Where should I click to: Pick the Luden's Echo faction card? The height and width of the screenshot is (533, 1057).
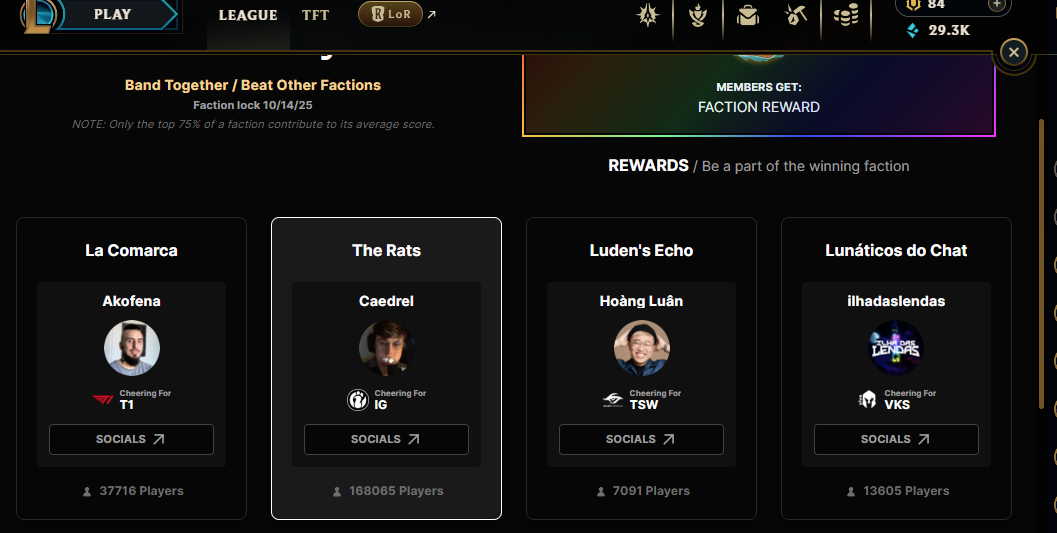point(641,250)
